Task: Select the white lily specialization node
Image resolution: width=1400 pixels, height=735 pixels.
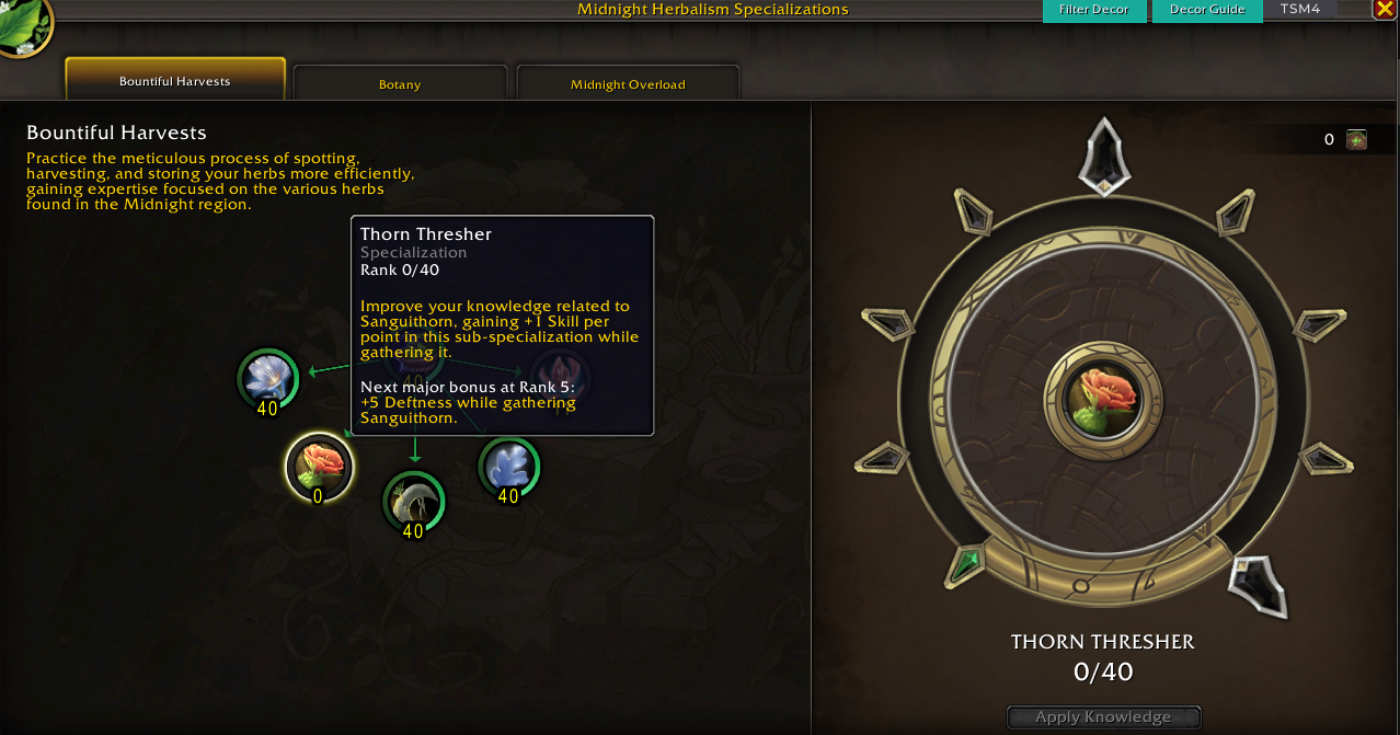Action: 268,378
